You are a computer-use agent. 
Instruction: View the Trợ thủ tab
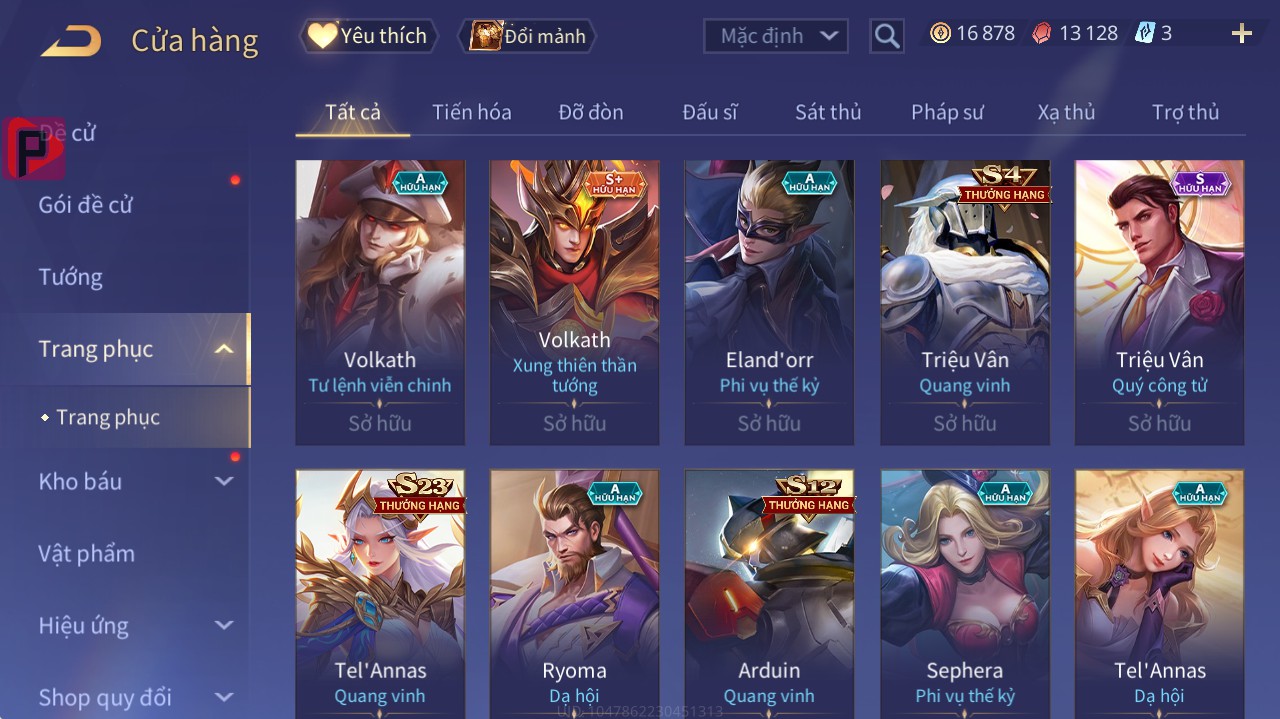(1185, 112)
